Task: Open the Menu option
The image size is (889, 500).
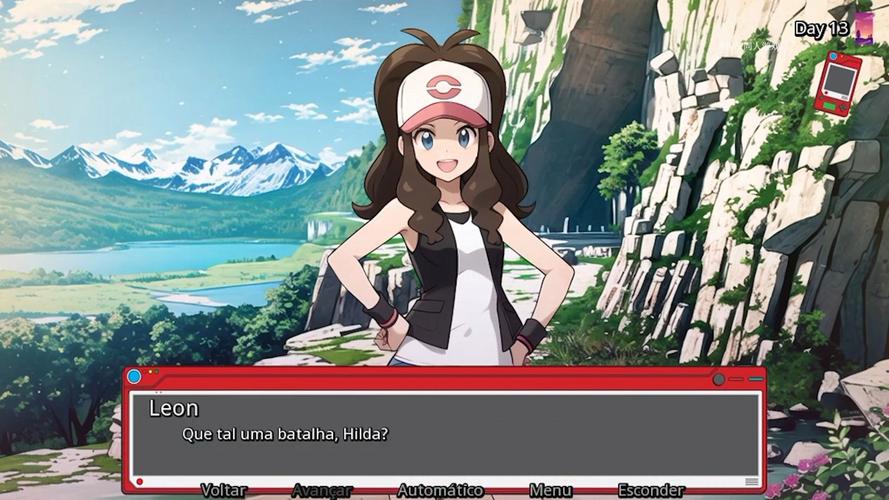Action: click(550, 490)
